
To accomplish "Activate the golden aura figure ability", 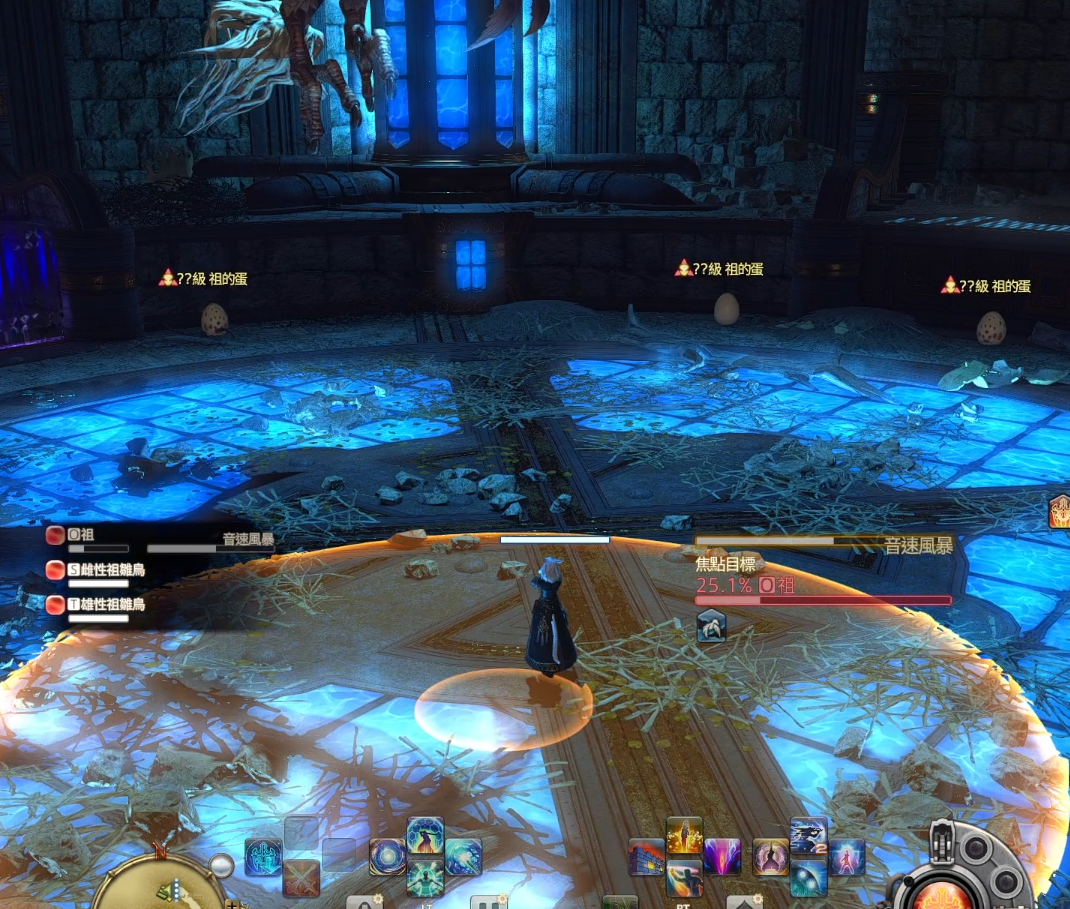I will (x=684, y=836).
